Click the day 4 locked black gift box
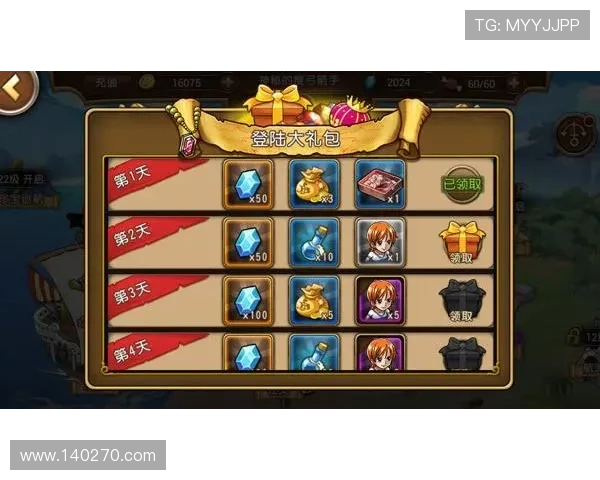600x480 pixels. click(x=461, y=354)
